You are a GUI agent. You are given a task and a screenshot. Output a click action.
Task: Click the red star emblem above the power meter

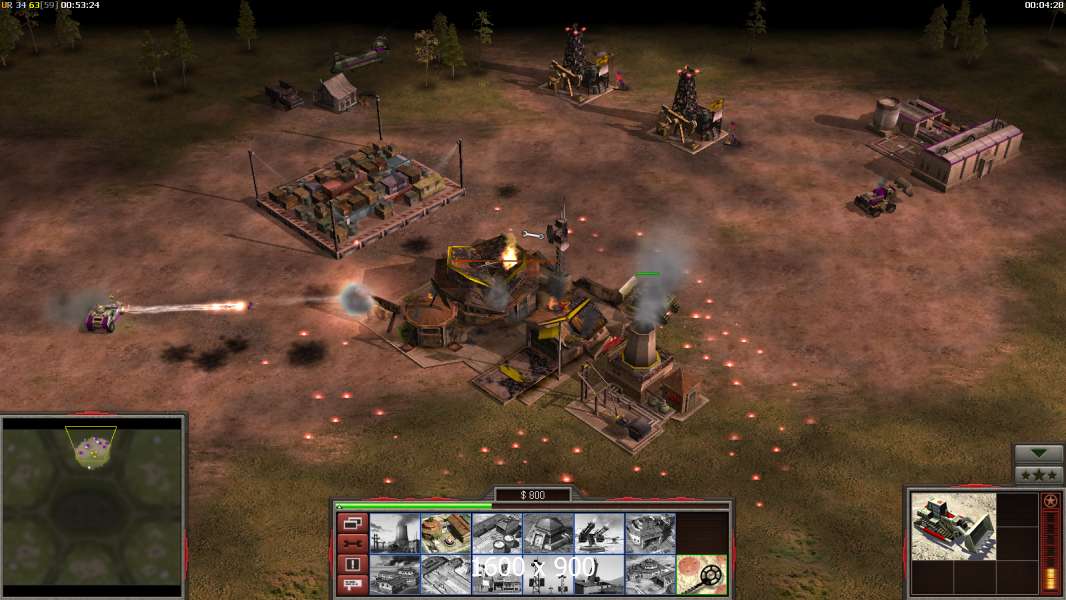tap(1050, 501)
